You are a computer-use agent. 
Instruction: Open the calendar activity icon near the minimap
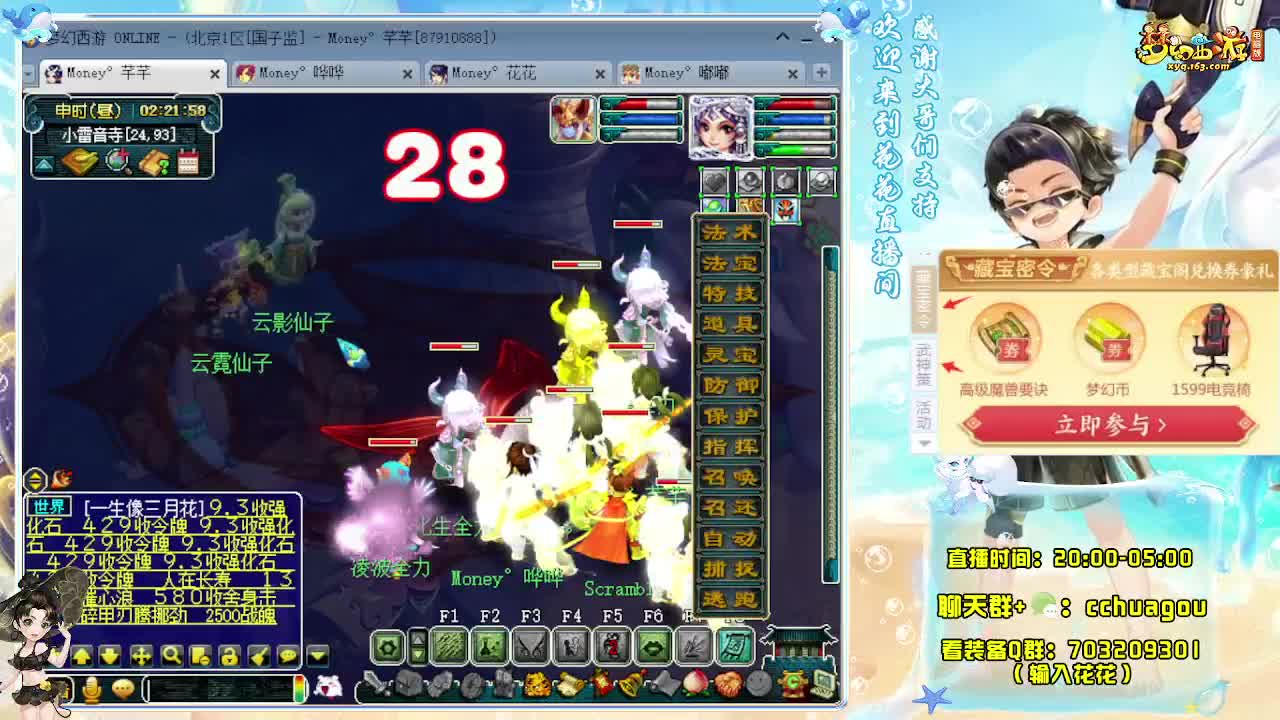188,163
